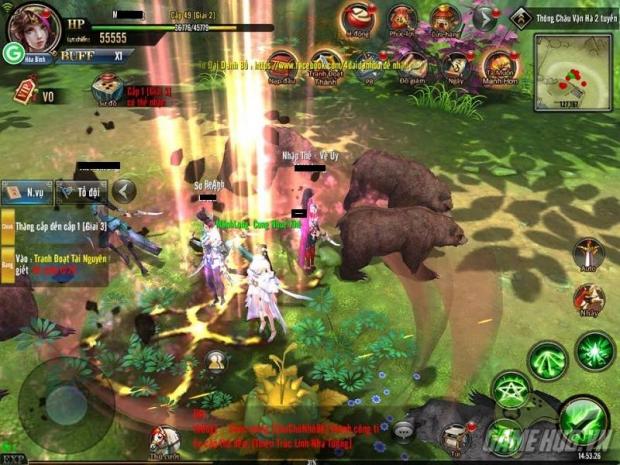Image resolution: width=620 pixels, height=465 pixels.
Task: Use the main green sword attack
Action: 581,419
